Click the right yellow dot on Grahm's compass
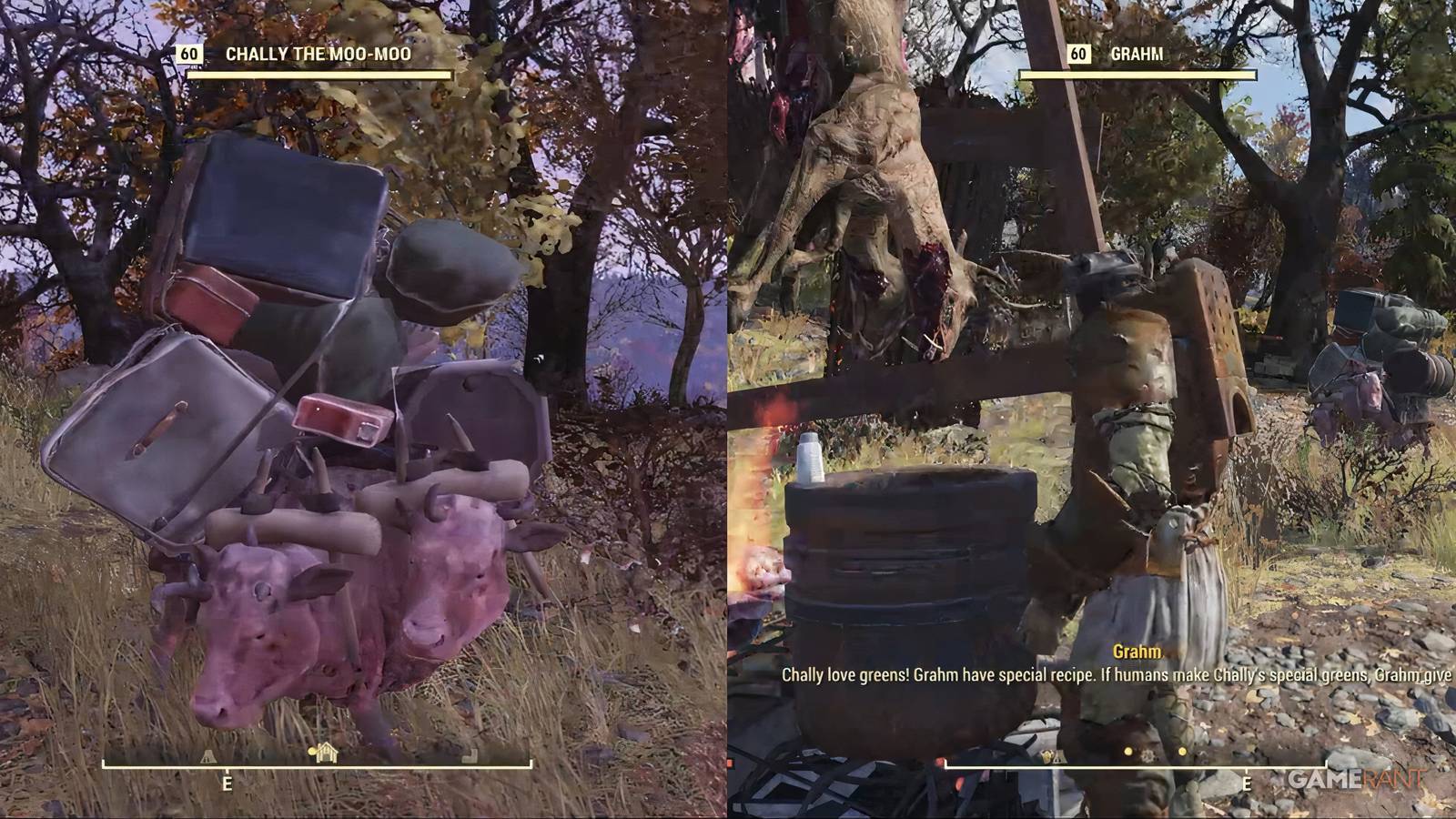This screenshot has height=819, width=1456. 1182,752
